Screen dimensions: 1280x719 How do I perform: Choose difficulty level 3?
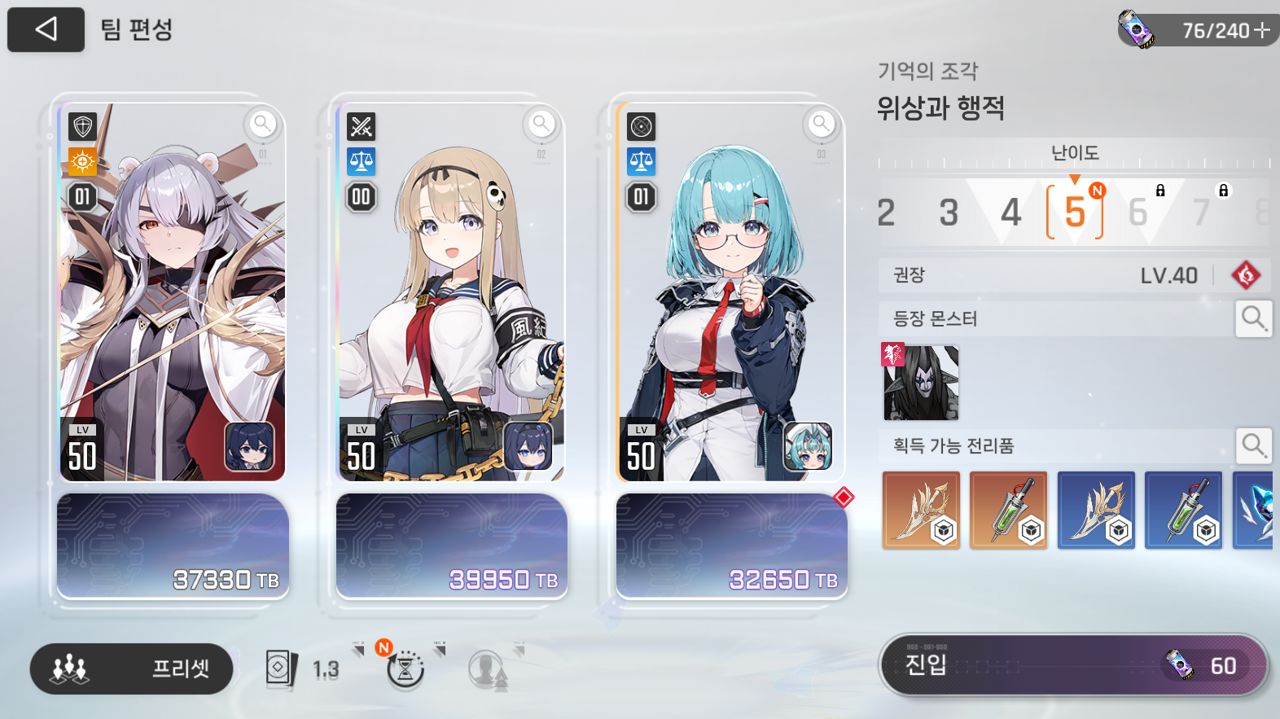tap(948, 212)
